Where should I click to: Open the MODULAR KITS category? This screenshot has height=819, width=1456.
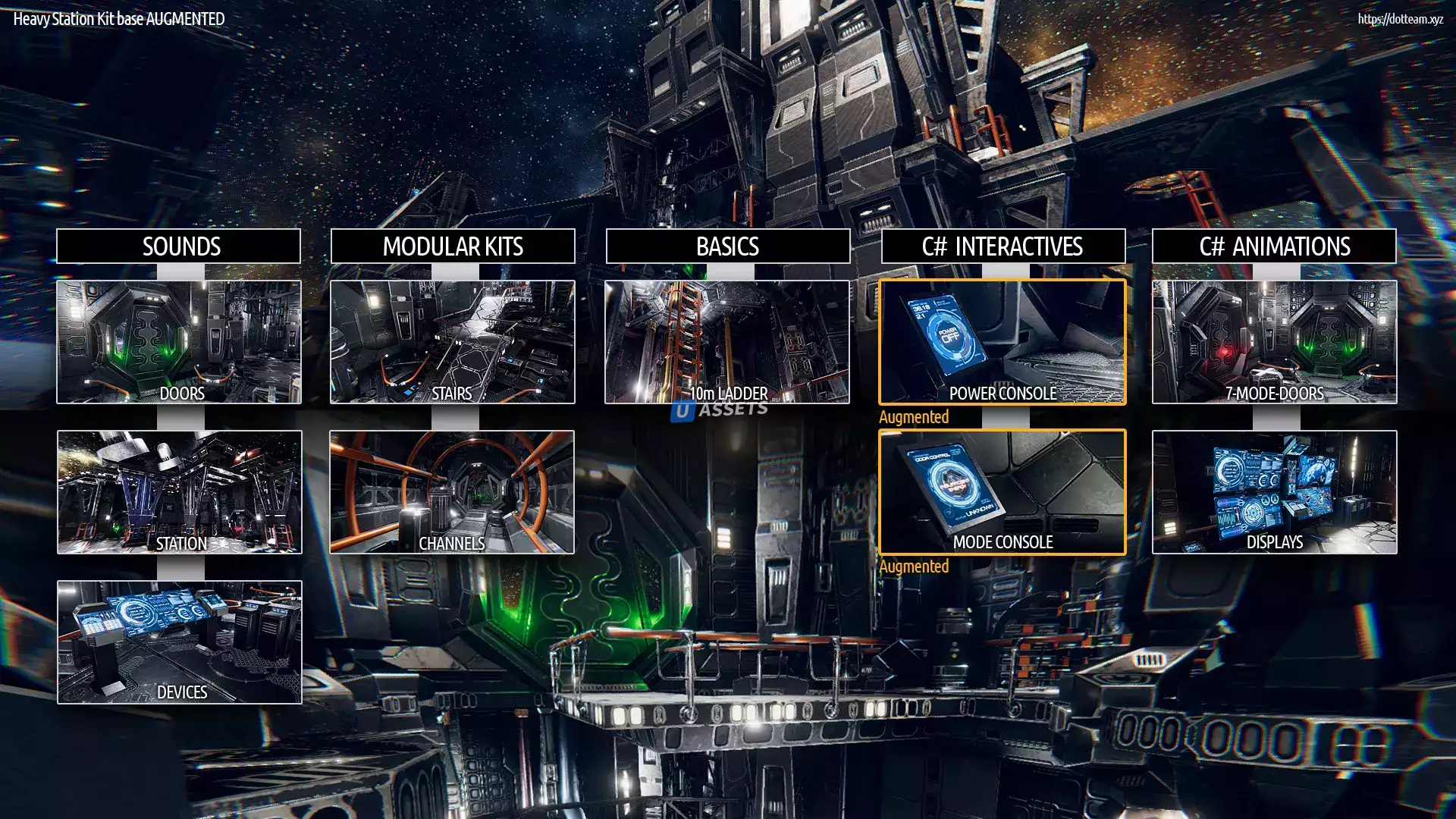[453, 246]
